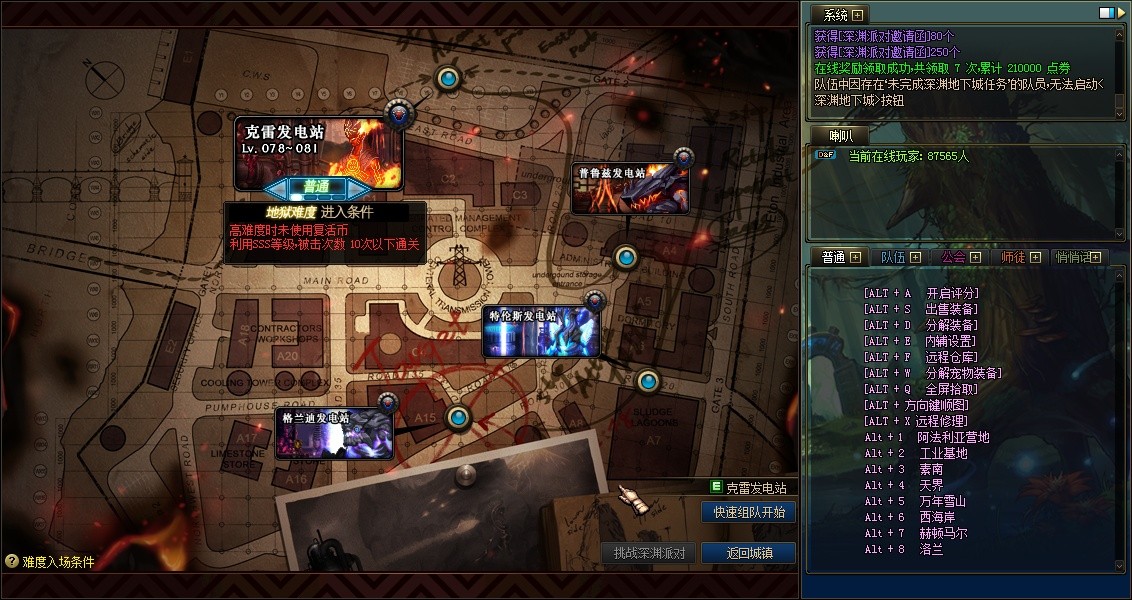
Task: Switch to the 普通 chat tab
Action: click(x=834, y=257)
